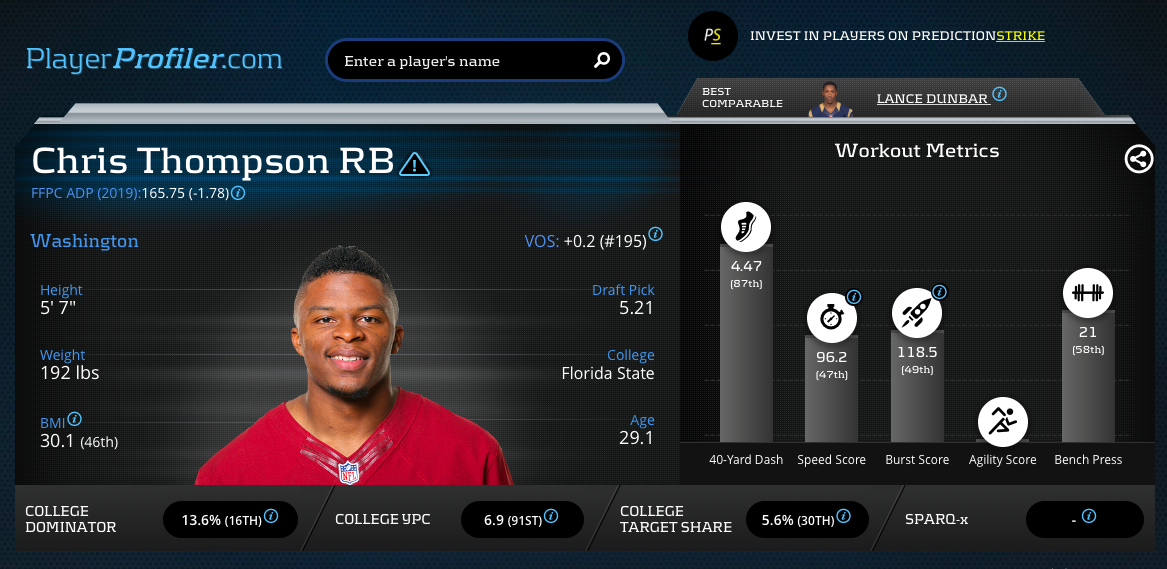
Task: Show info for VOS rating
Action: coord(655,234)
